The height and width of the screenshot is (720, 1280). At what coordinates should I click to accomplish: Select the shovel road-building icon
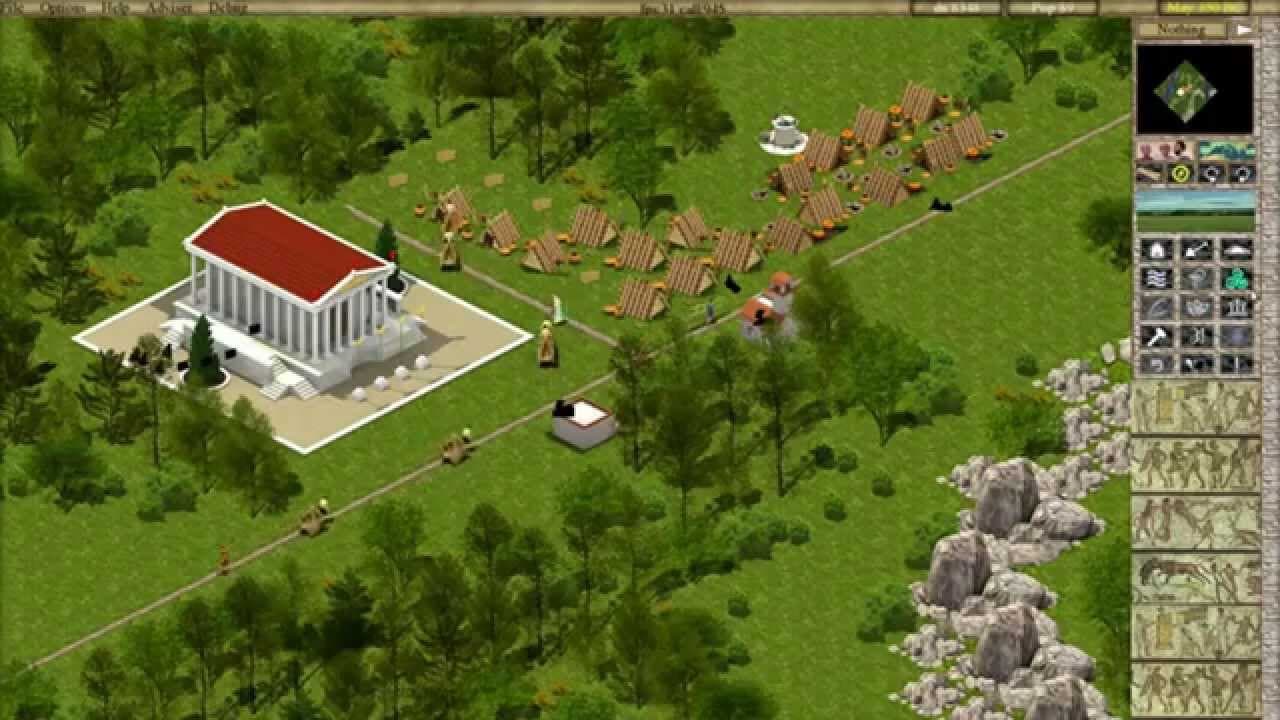[1196, 250]
